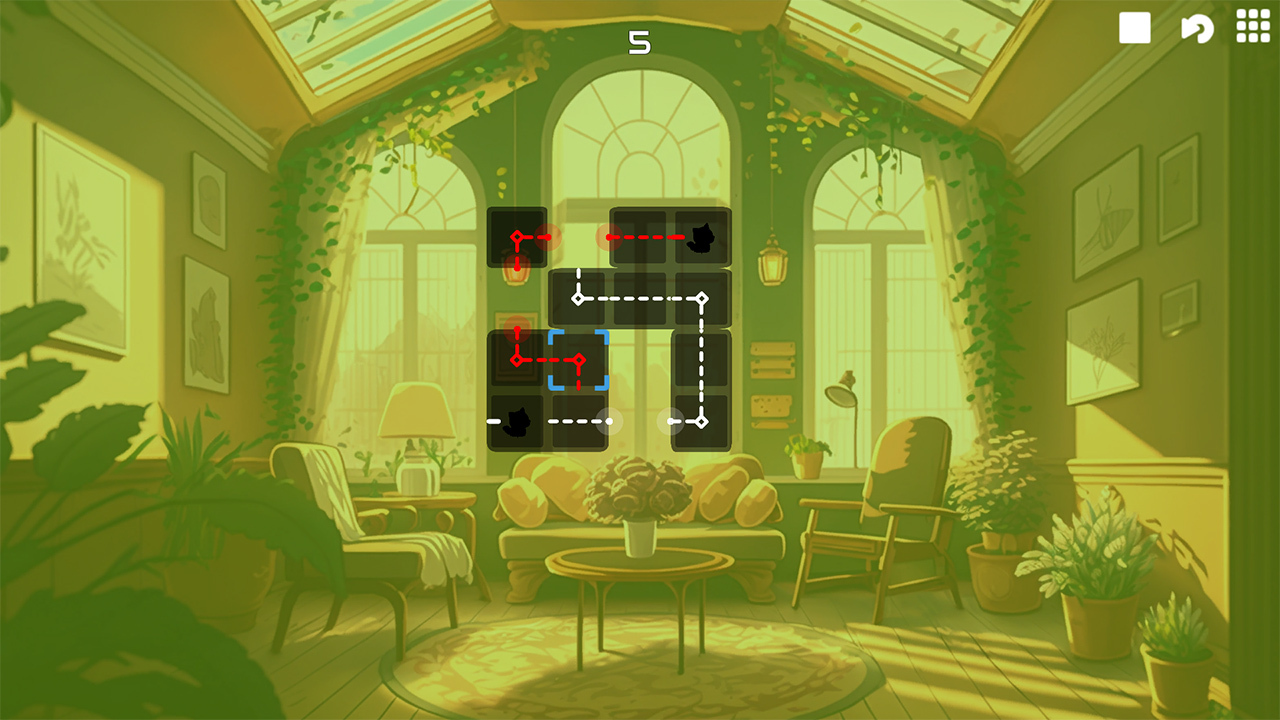Tap the white diamond node at the path's bottom corner
Image resolution: width=1280 pixels, height=720 pixels.
[701, 419]
